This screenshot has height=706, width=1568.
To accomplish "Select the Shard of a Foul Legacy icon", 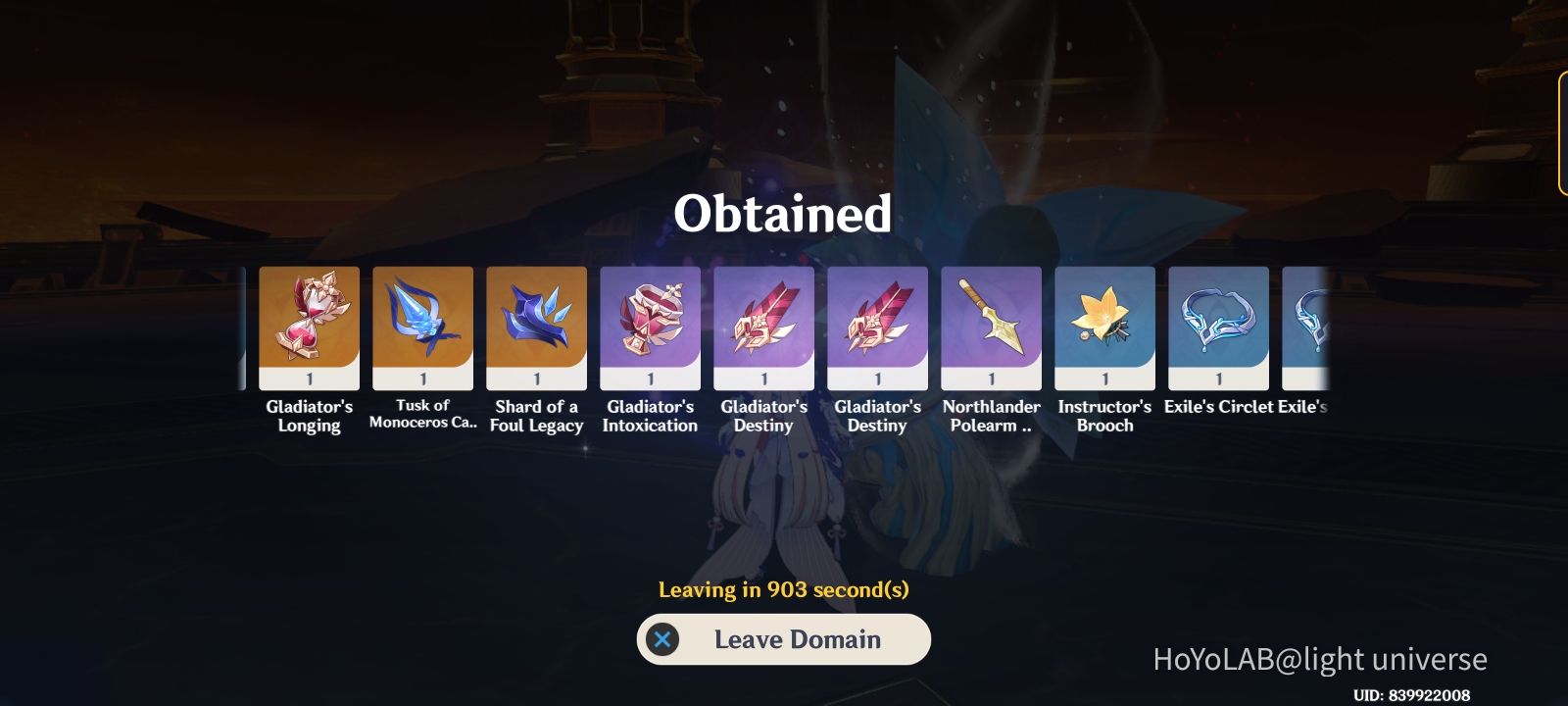I will 536,324.
